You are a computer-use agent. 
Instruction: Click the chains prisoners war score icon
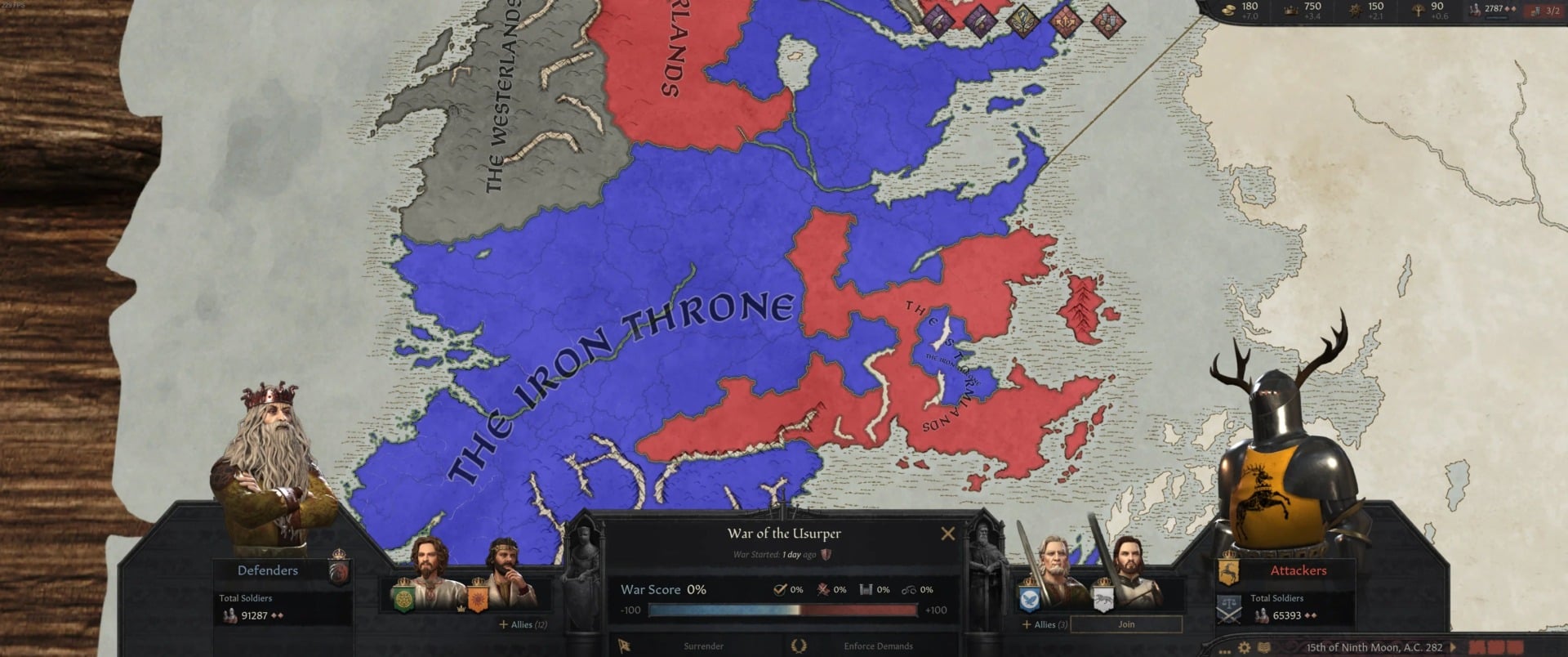910,589
